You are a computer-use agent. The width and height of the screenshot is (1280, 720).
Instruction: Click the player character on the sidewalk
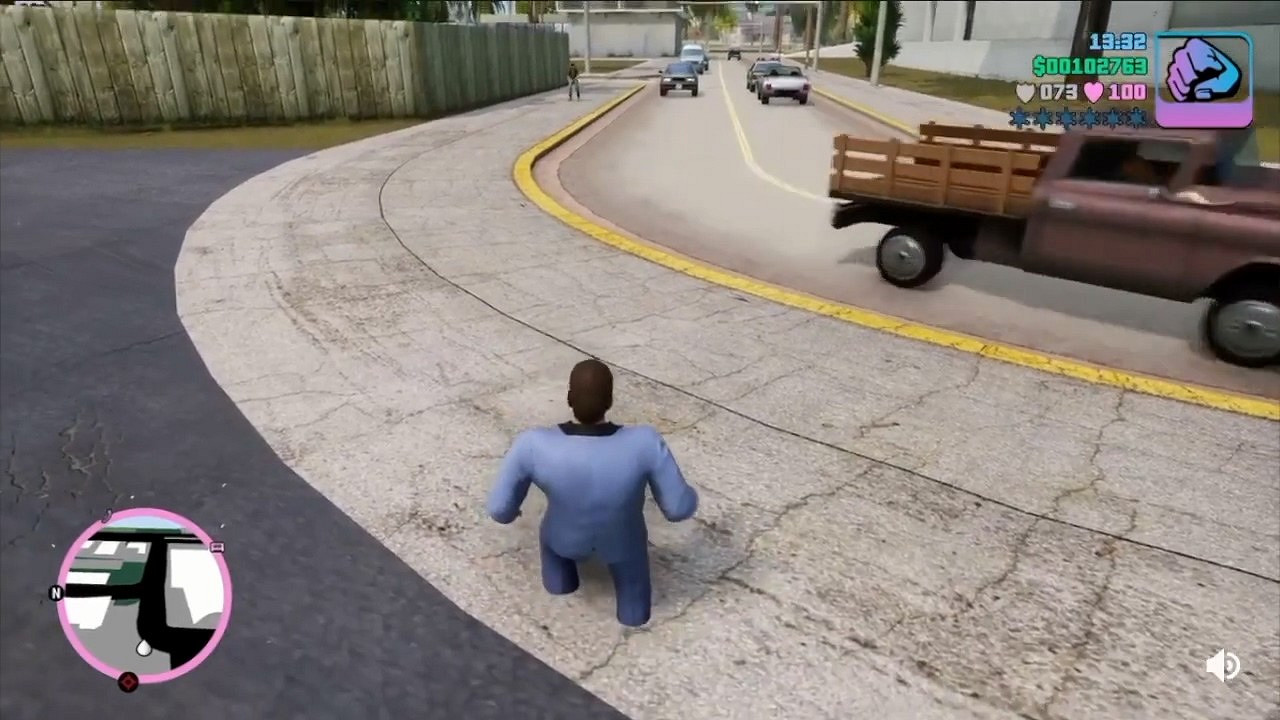coord(590,500)
